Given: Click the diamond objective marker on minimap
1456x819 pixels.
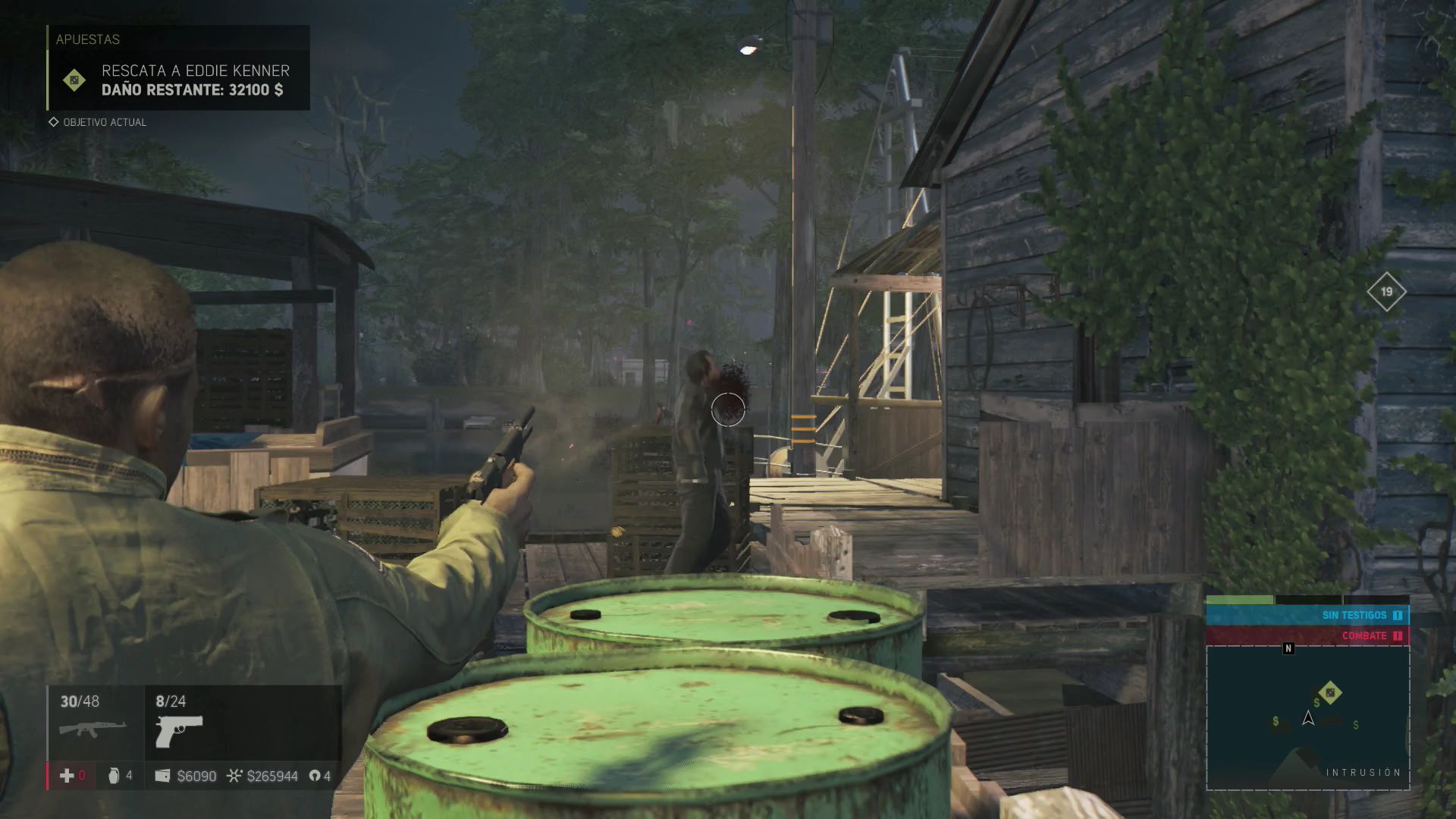Looking at the screenshot, I should coord(1329,692).
